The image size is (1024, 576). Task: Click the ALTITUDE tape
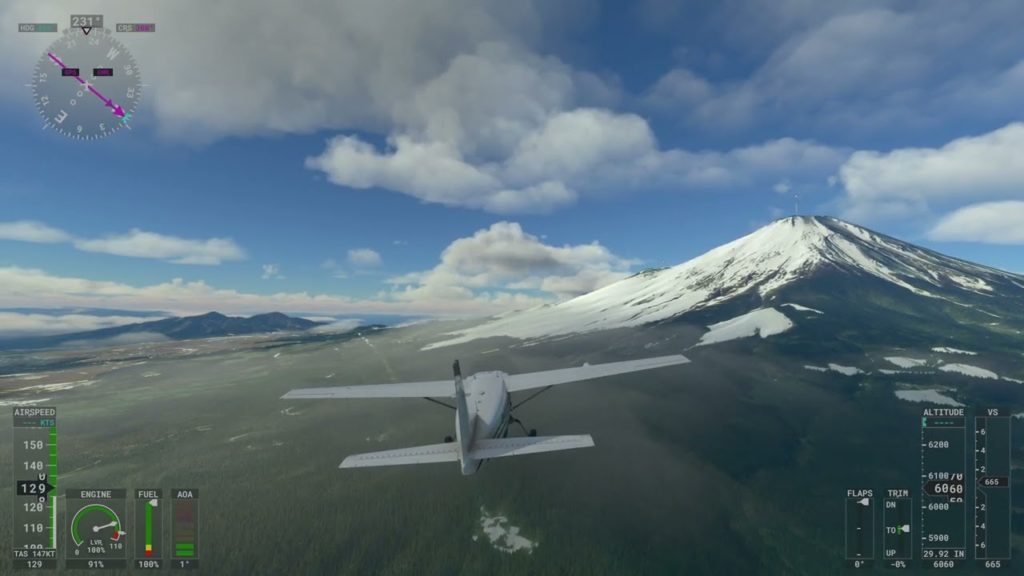pos(943,487)
